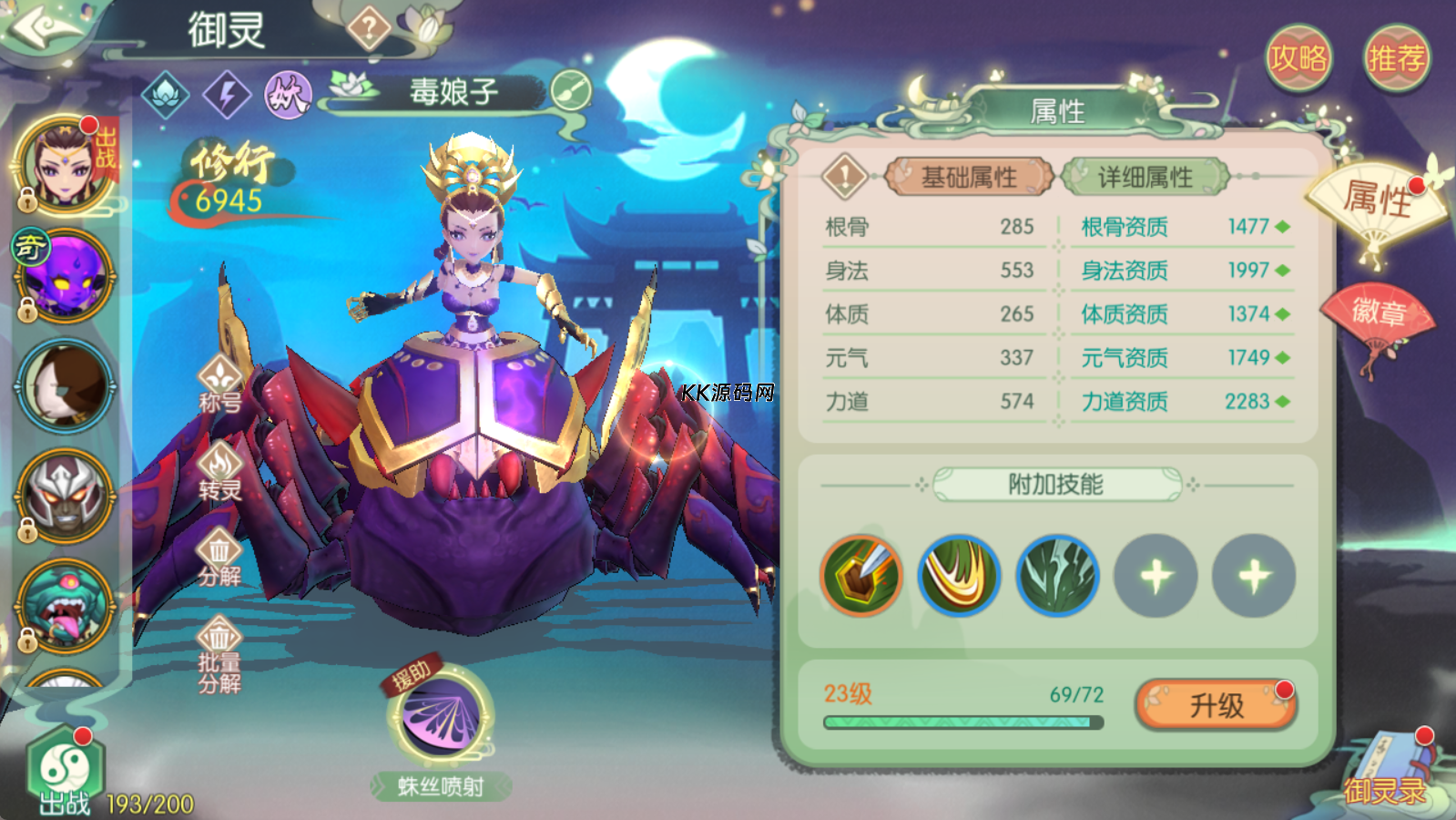Select the 蛛丝喷射 assist skill icon
This screenshot has height=820, width=1456.
pyautogui.click(x=442, y=719)
